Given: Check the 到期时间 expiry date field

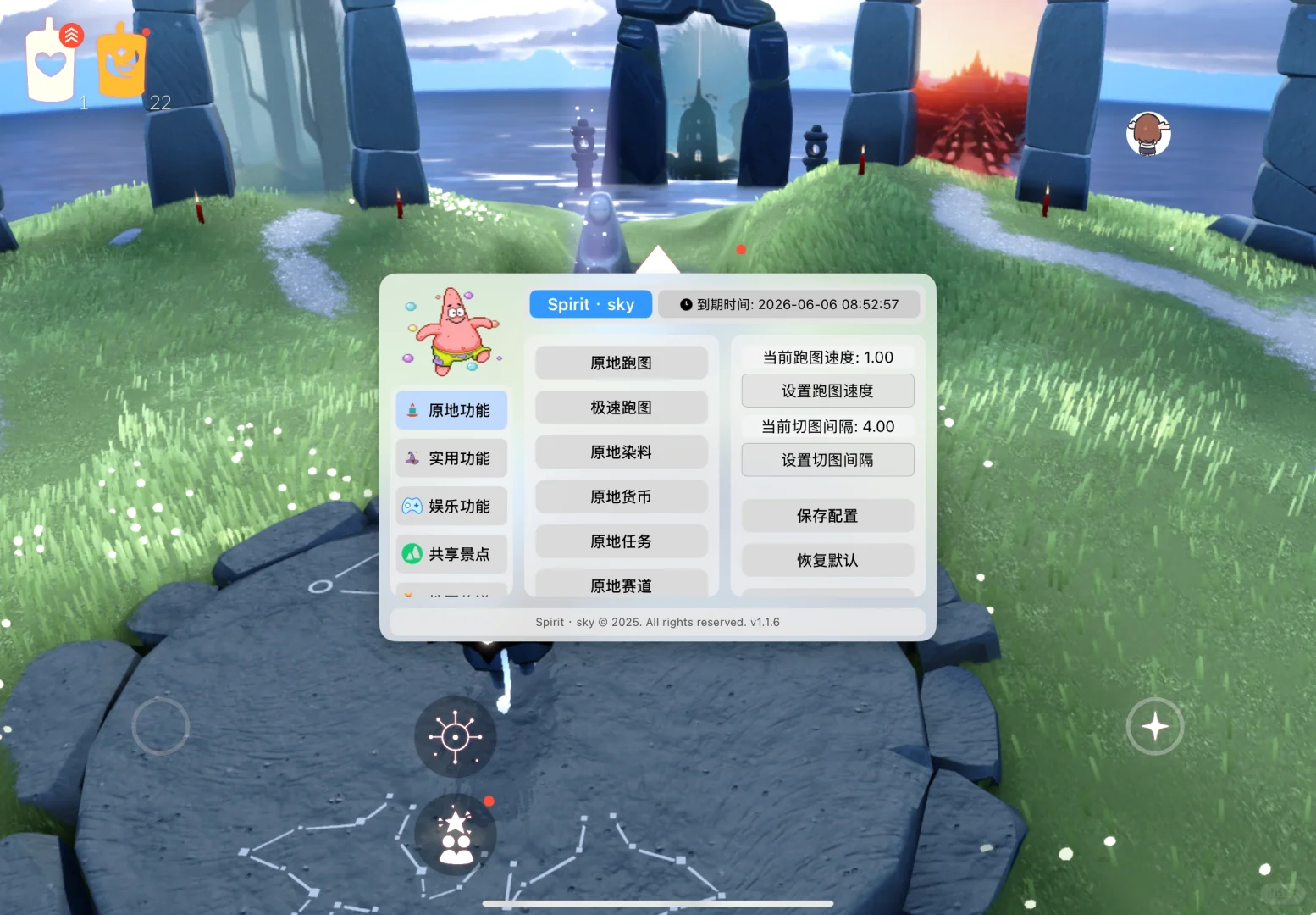Looking at the screenshot, I should pos(789,304).
